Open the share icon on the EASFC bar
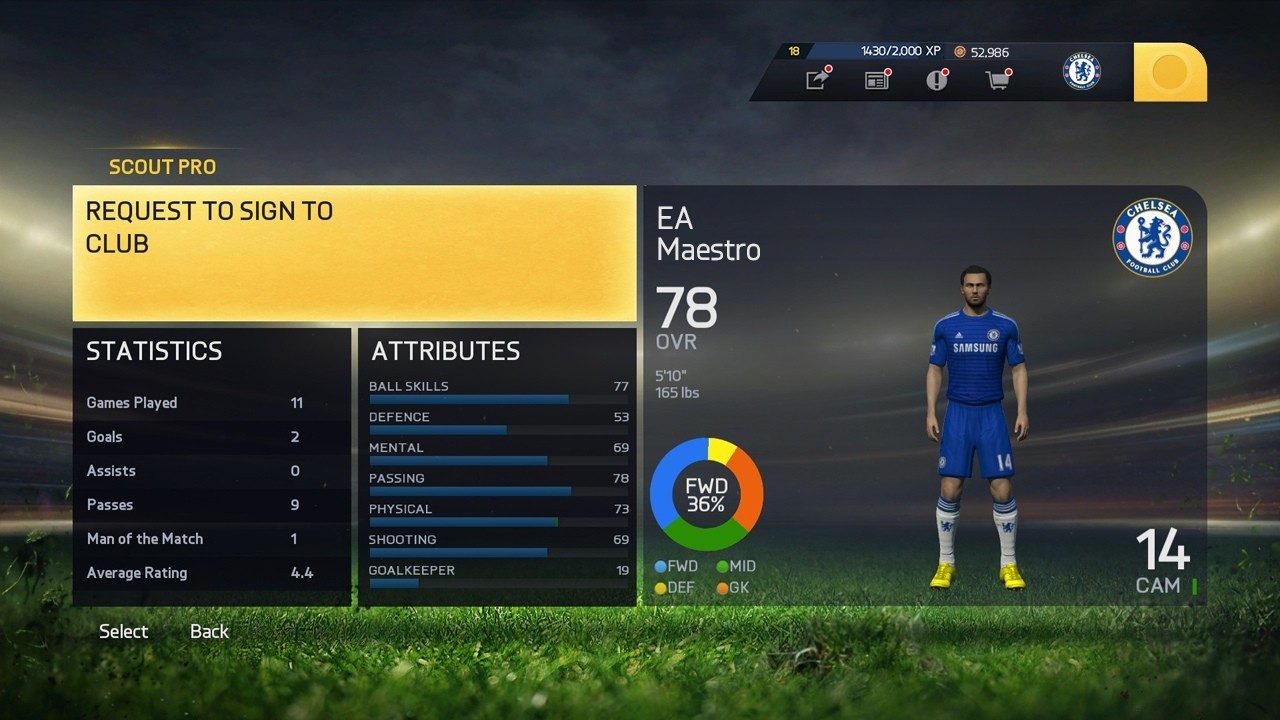The width and height of the screenshot is (1280, 720). click(x=816, y=79)
